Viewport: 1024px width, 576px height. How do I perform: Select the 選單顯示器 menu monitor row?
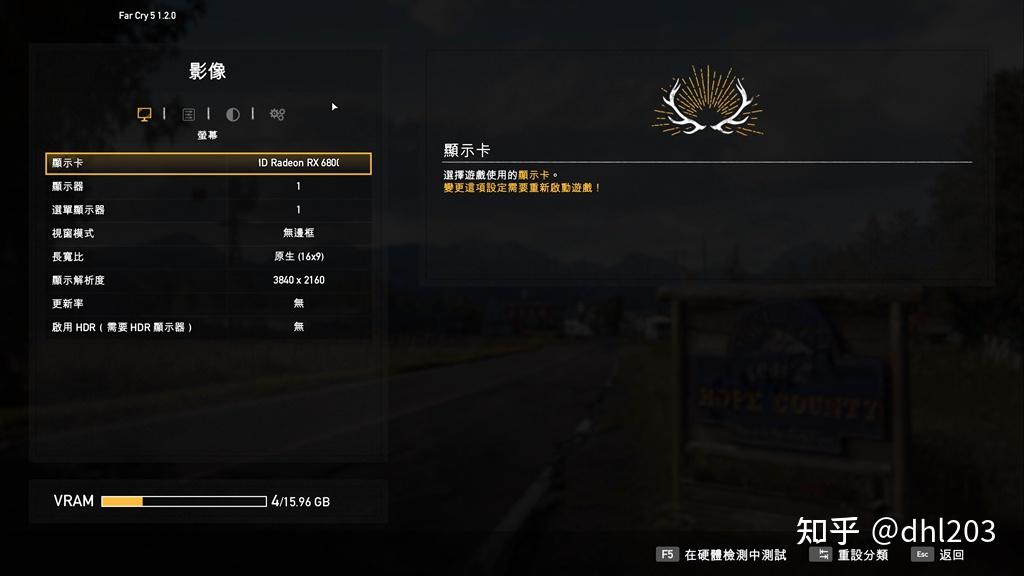click(208, 210)
